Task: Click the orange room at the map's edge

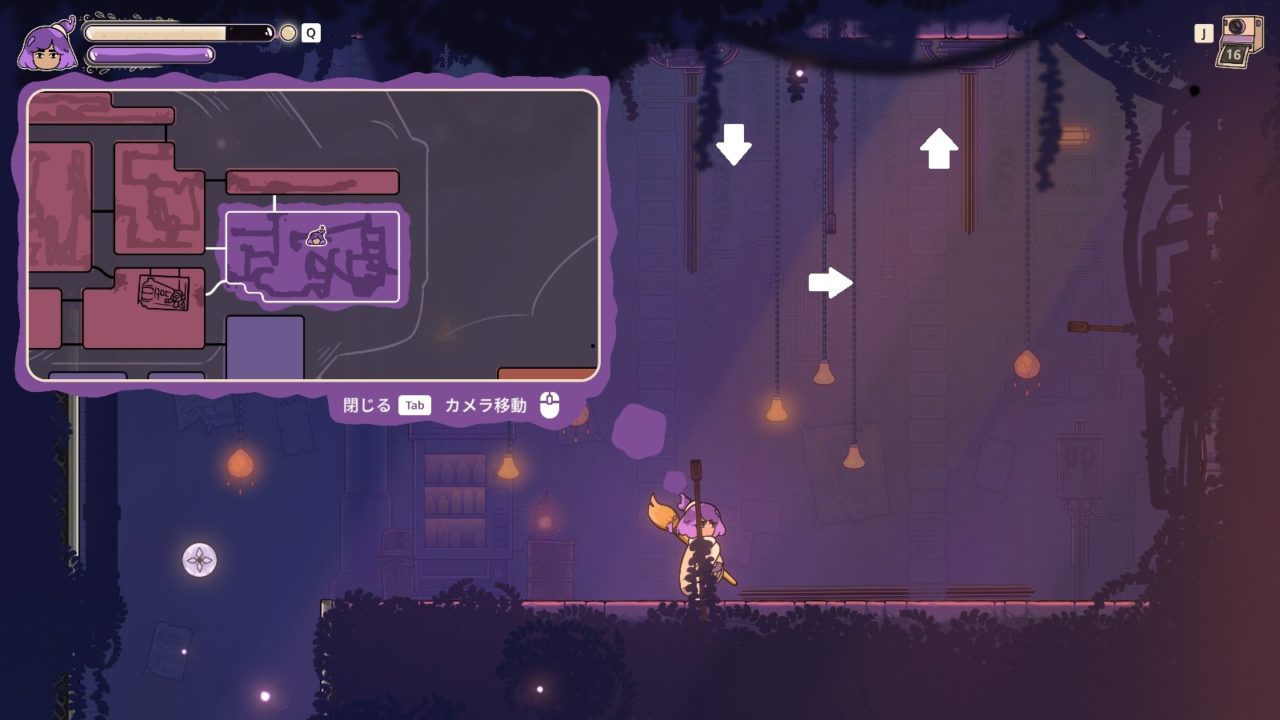Action: point(546,374)
